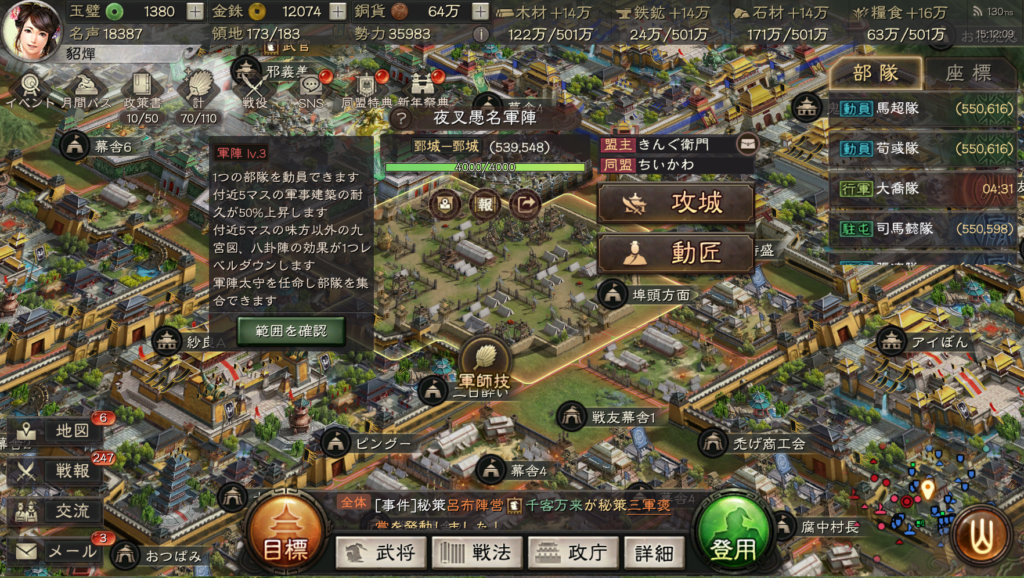This screenshot has width=1024, height=578.
Task: View 戦報 battle reports
Action: 57,471
